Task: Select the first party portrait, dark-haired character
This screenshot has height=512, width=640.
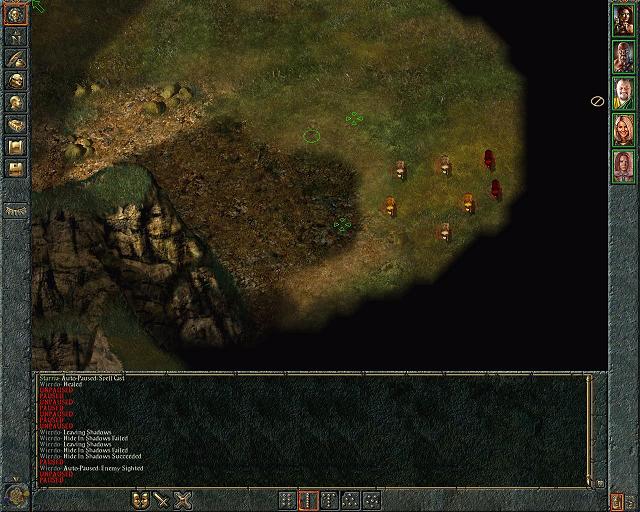Action: (x=623, y=26)
